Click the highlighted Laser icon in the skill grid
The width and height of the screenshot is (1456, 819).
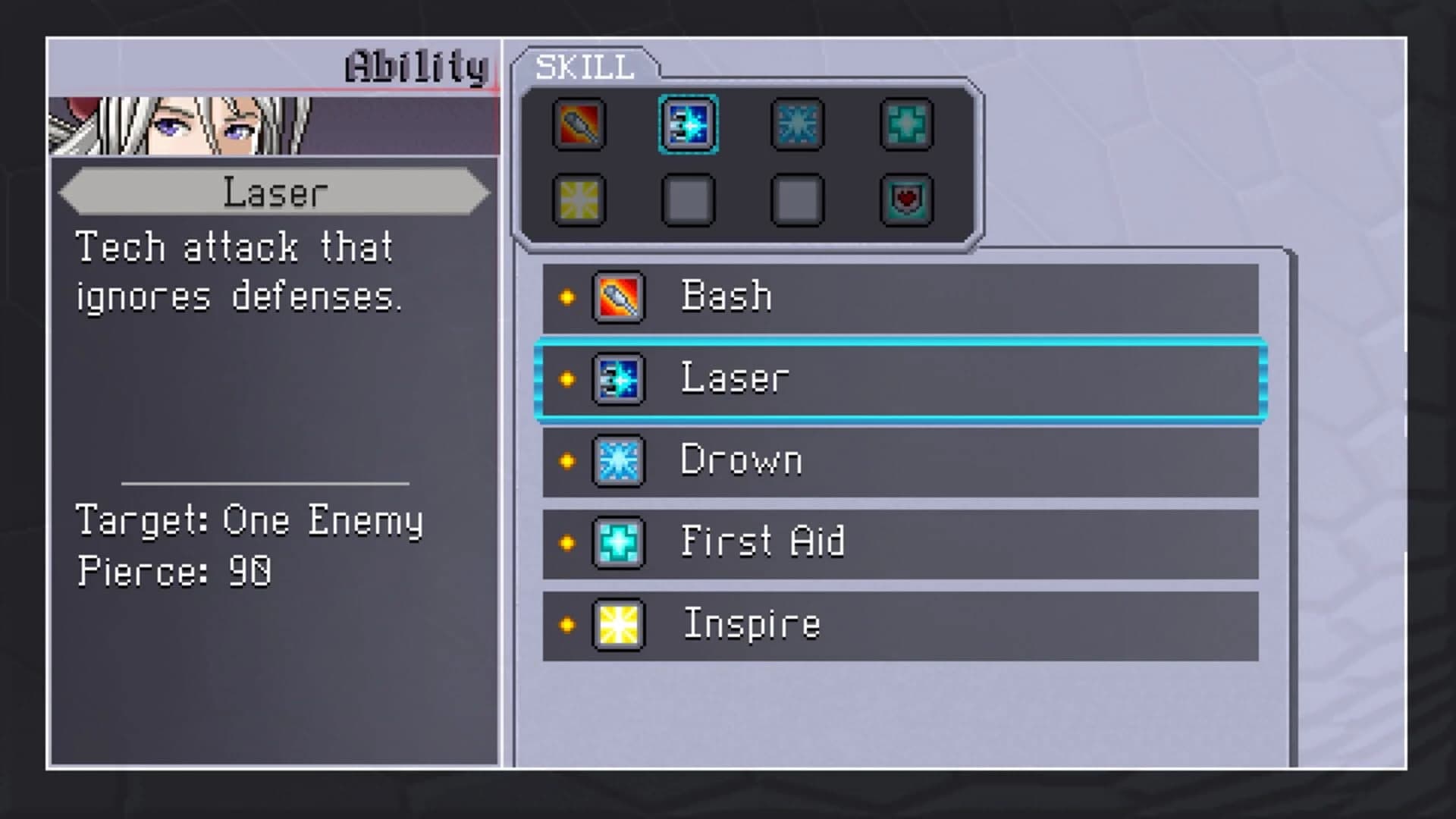[x=688, y=126]
